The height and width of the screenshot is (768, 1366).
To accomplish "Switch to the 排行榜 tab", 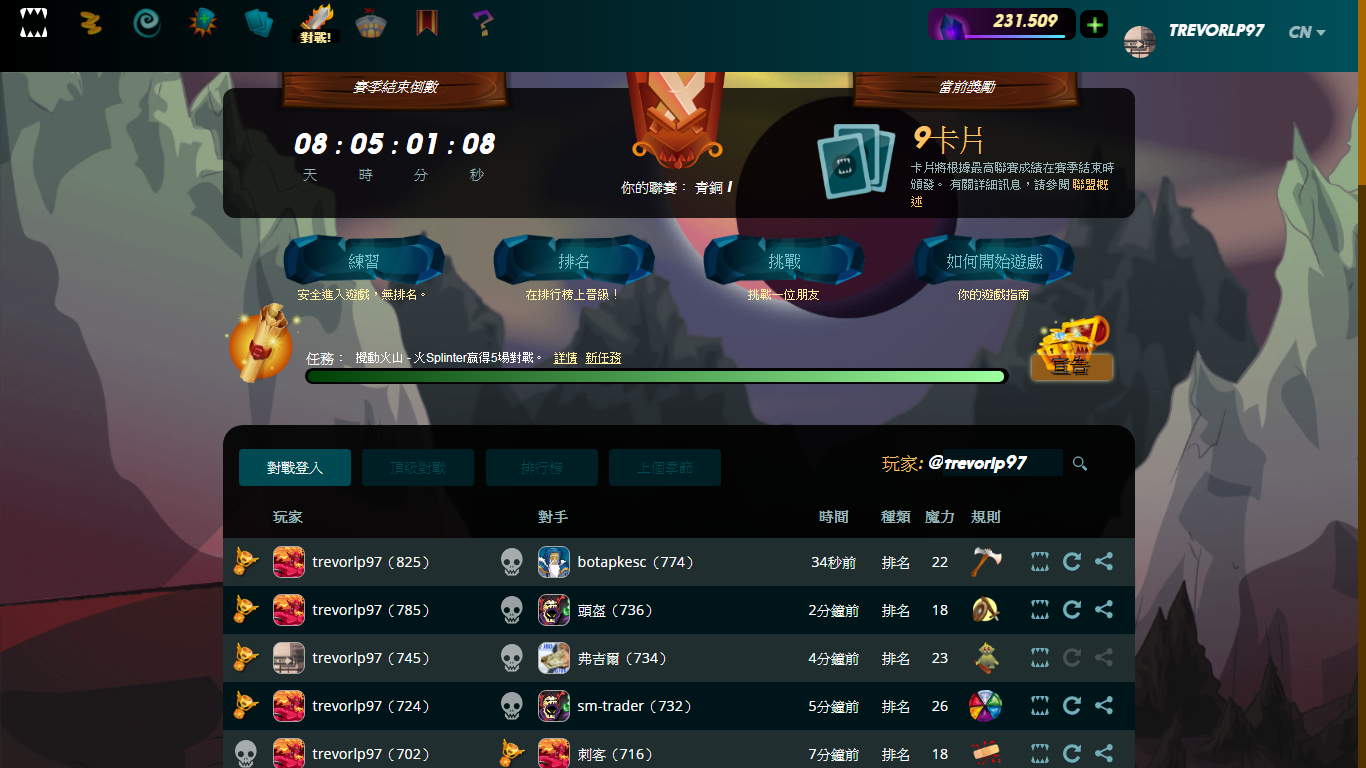I will coord(541,467).
